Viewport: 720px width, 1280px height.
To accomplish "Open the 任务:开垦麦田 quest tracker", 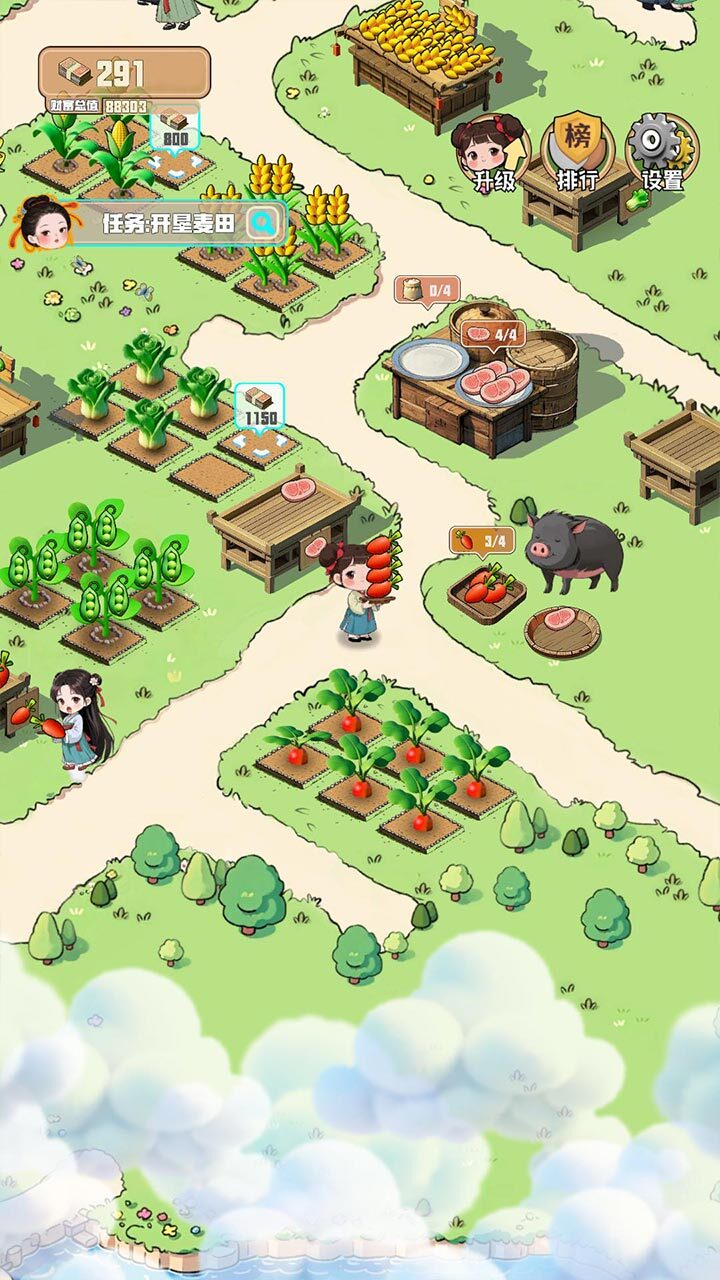I will point(168,224).
